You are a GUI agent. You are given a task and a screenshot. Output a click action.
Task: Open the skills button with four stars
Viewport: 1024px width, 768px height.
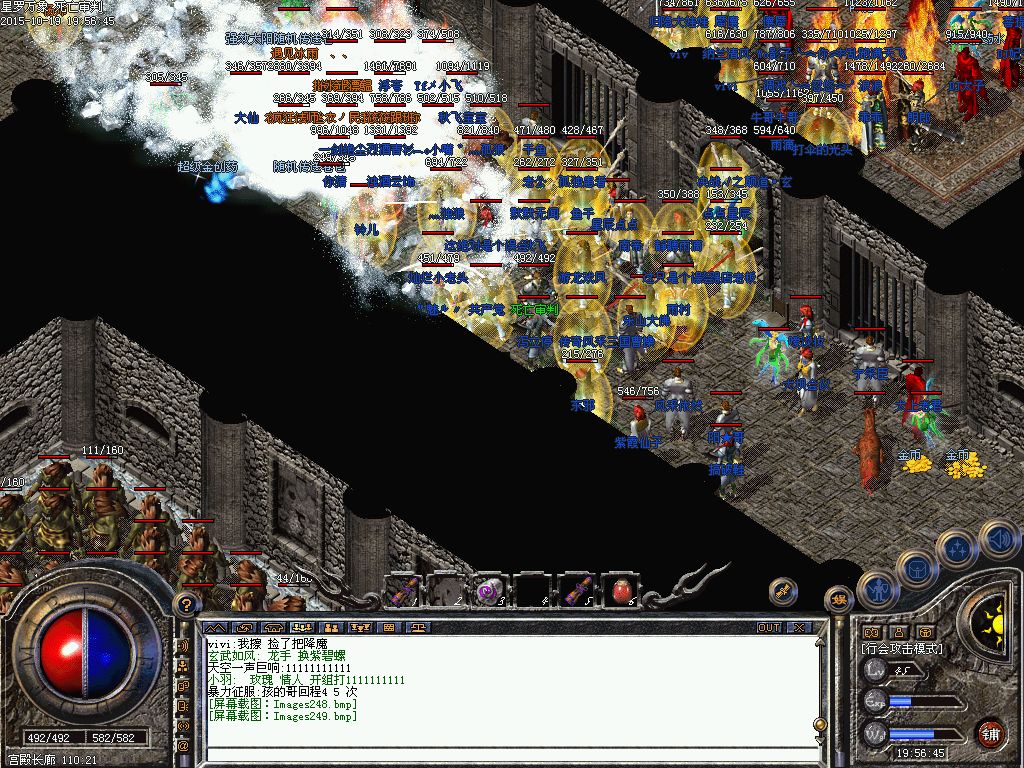(957, 548)
